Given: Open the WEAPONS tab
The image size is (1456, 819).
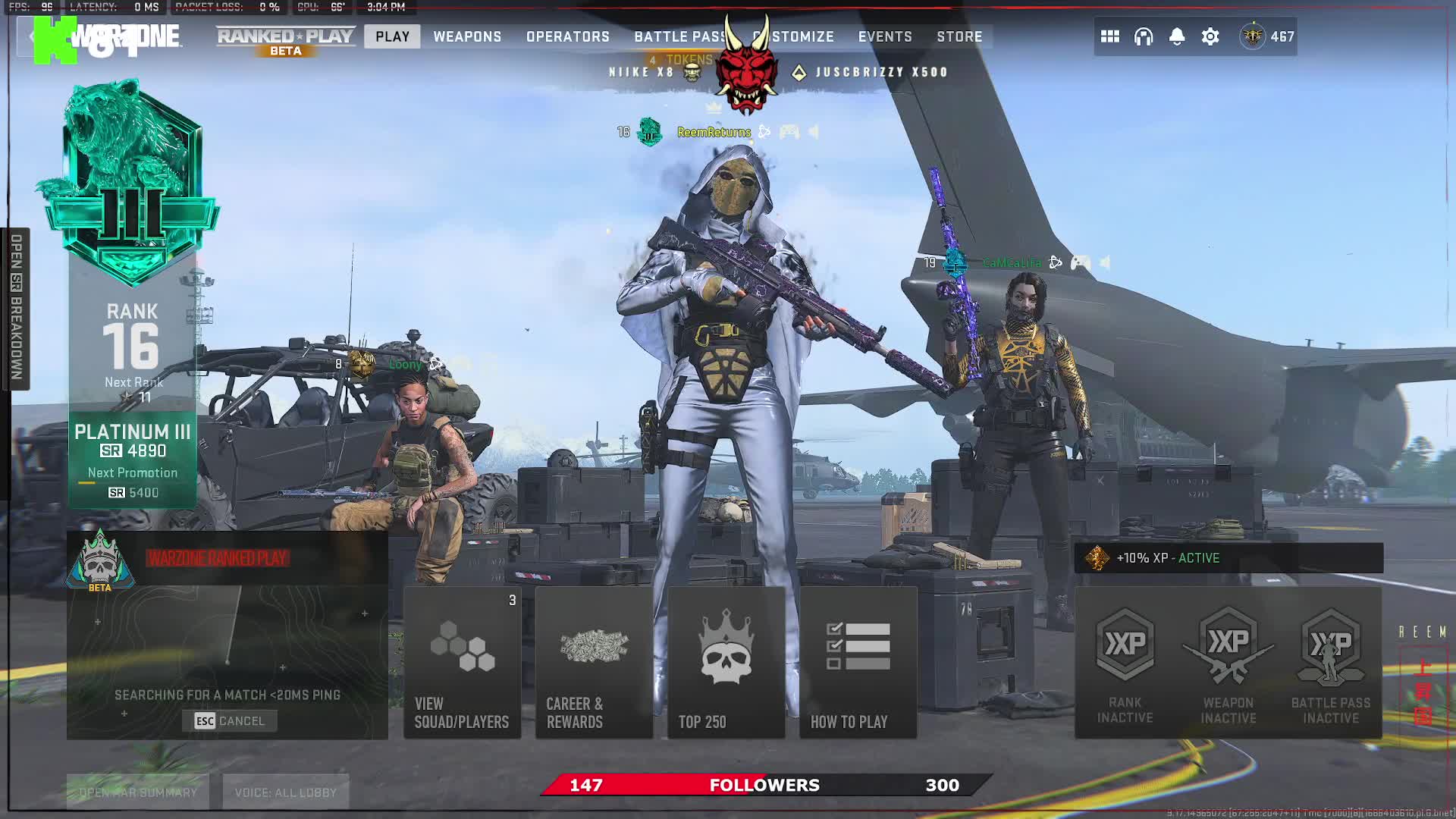Looking at the screenshot, I should tap(467, 36).
